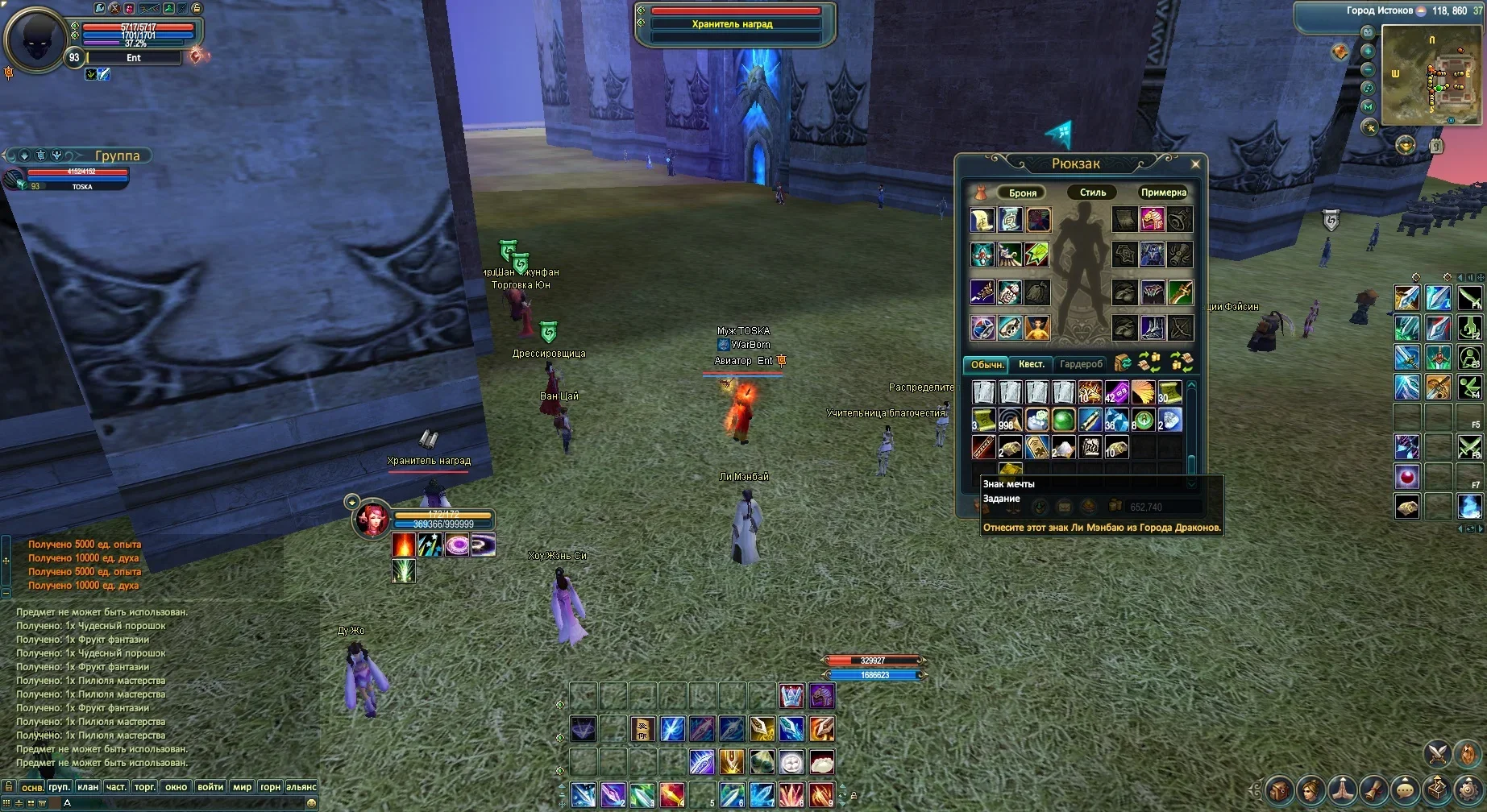Click the blue crystal stack of 36
The height and width of the screenshot is (812, 1487).
pos(1116,420)
